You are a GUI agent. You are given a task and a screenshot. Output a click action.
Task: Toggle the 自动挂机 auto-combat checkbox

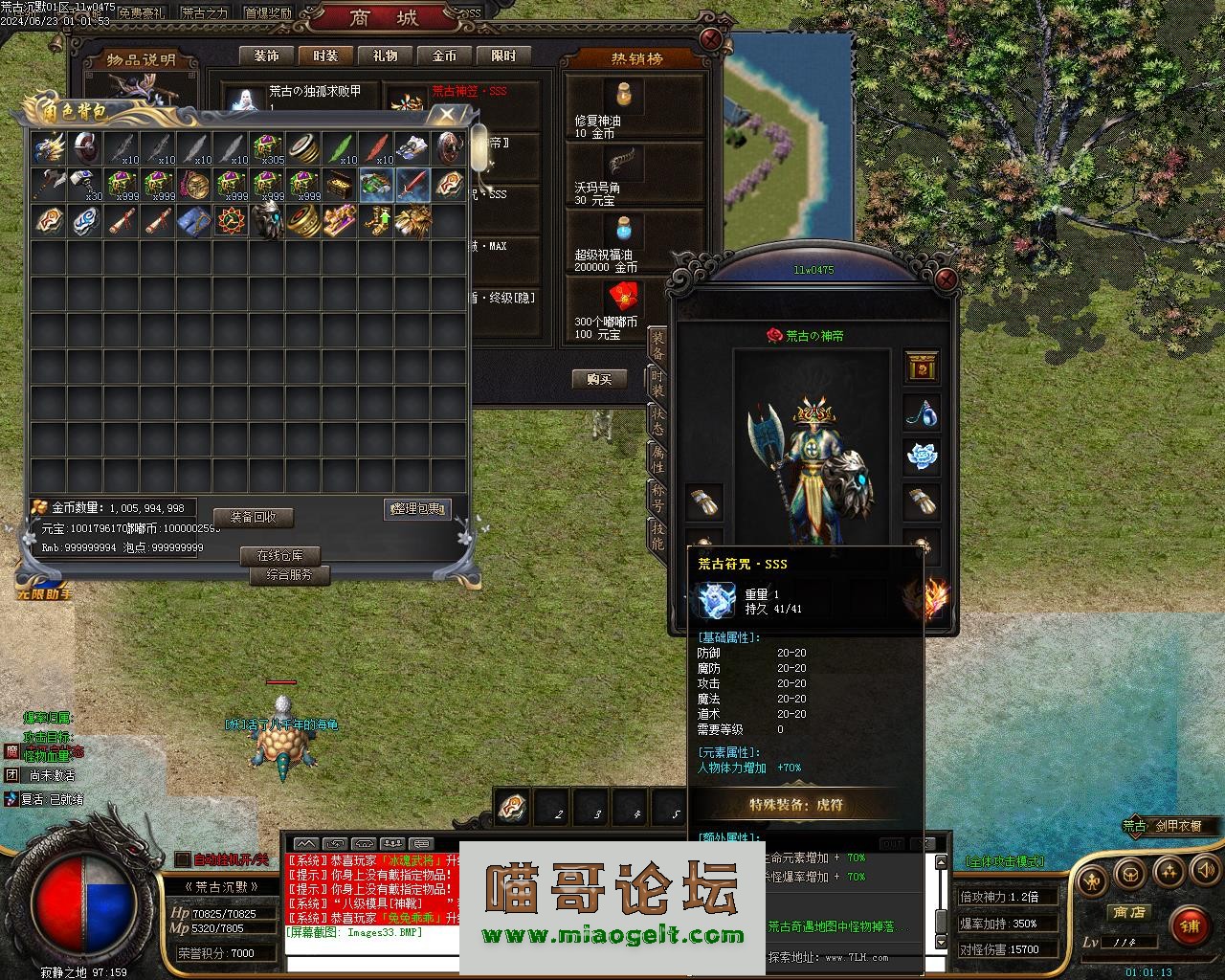click(183, 859)
